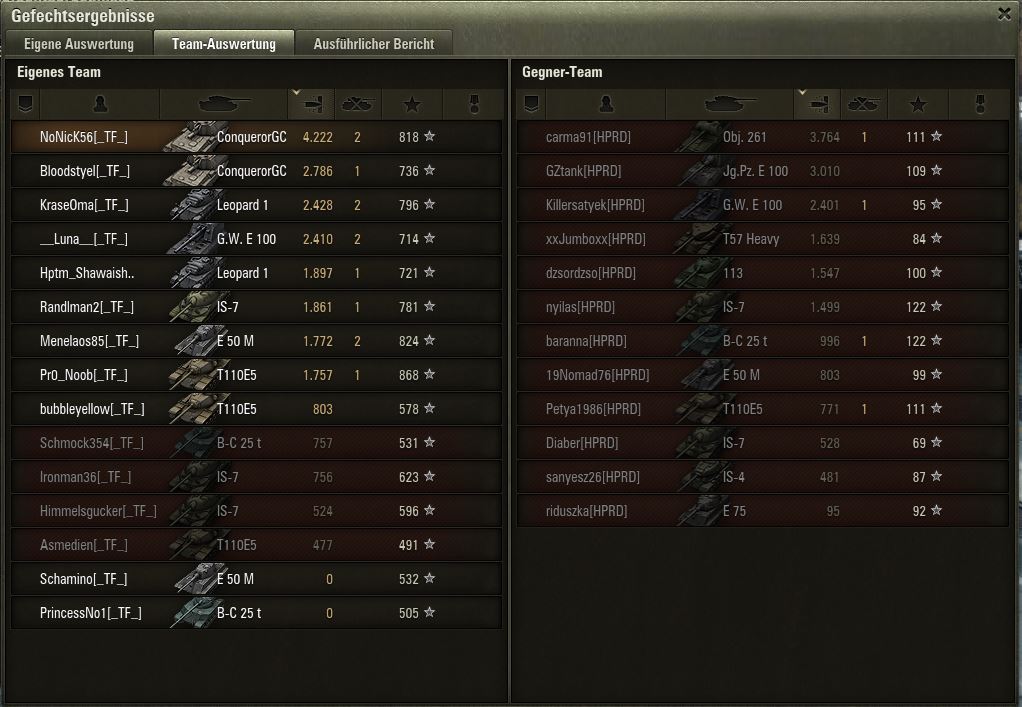Select player NoNicK56 row
The image size is (1022, 707).
click(x=84, y=137)
